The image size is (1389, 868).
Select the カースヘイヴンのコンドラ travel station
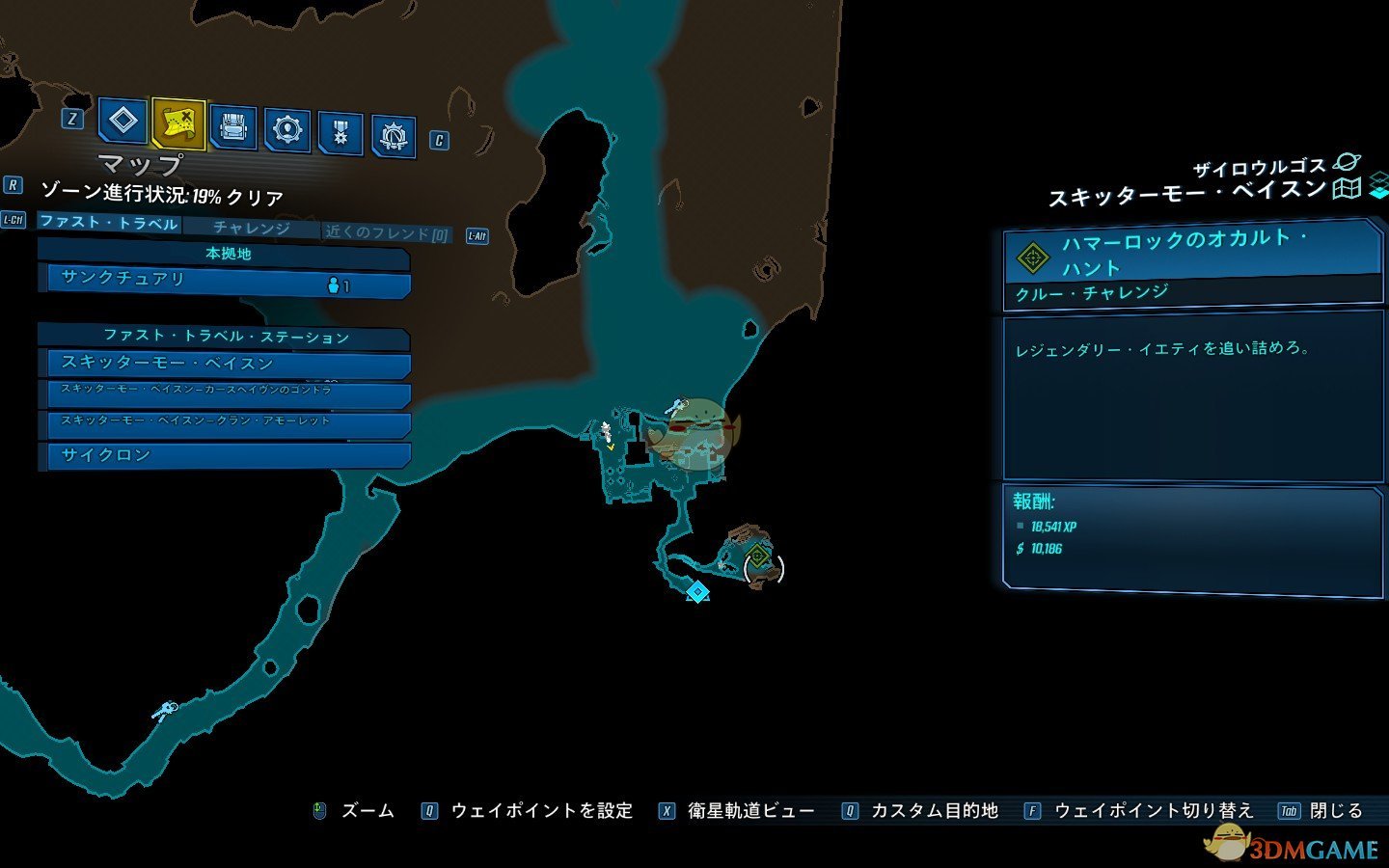[x=224, y=393]
